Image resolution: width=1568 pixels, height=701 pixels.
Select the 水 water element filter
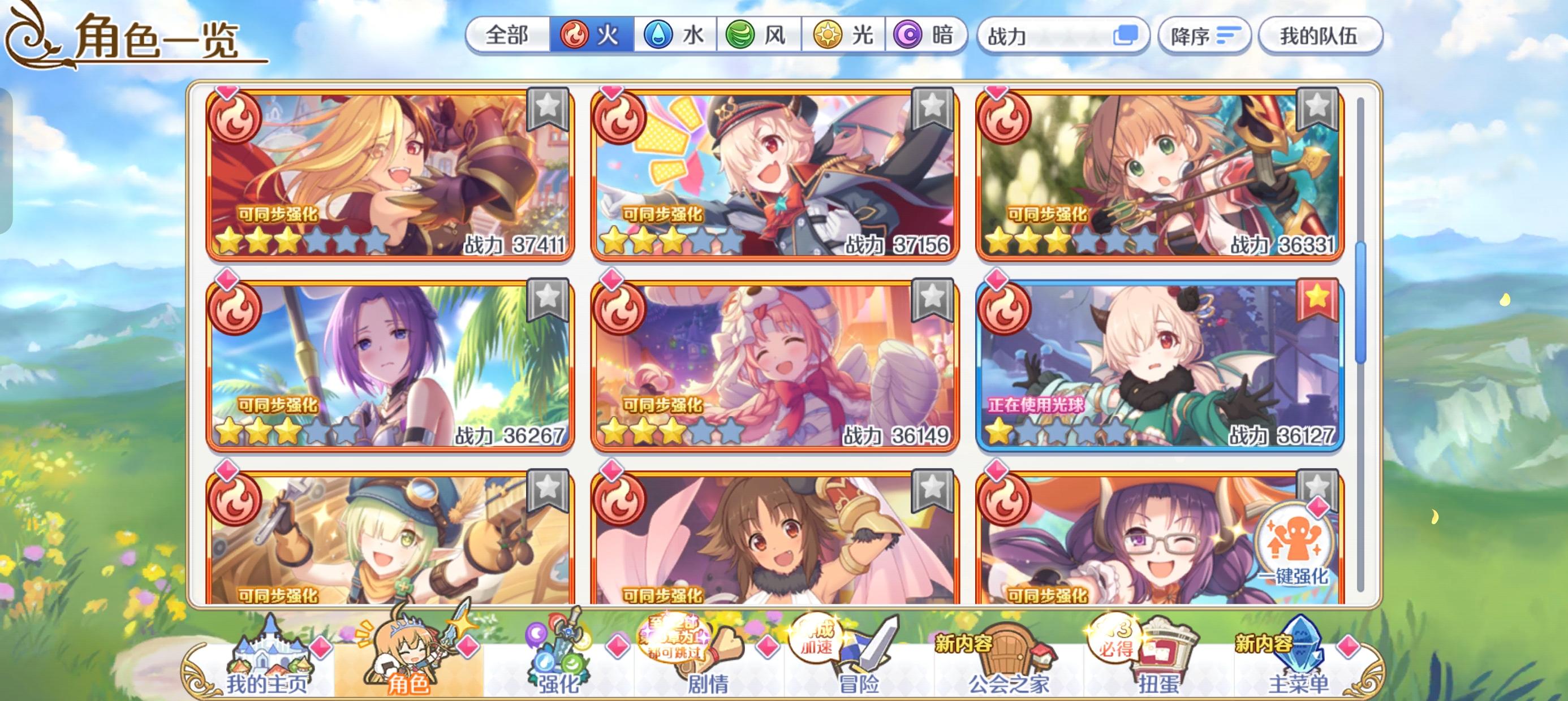click(x=675, y=37)
